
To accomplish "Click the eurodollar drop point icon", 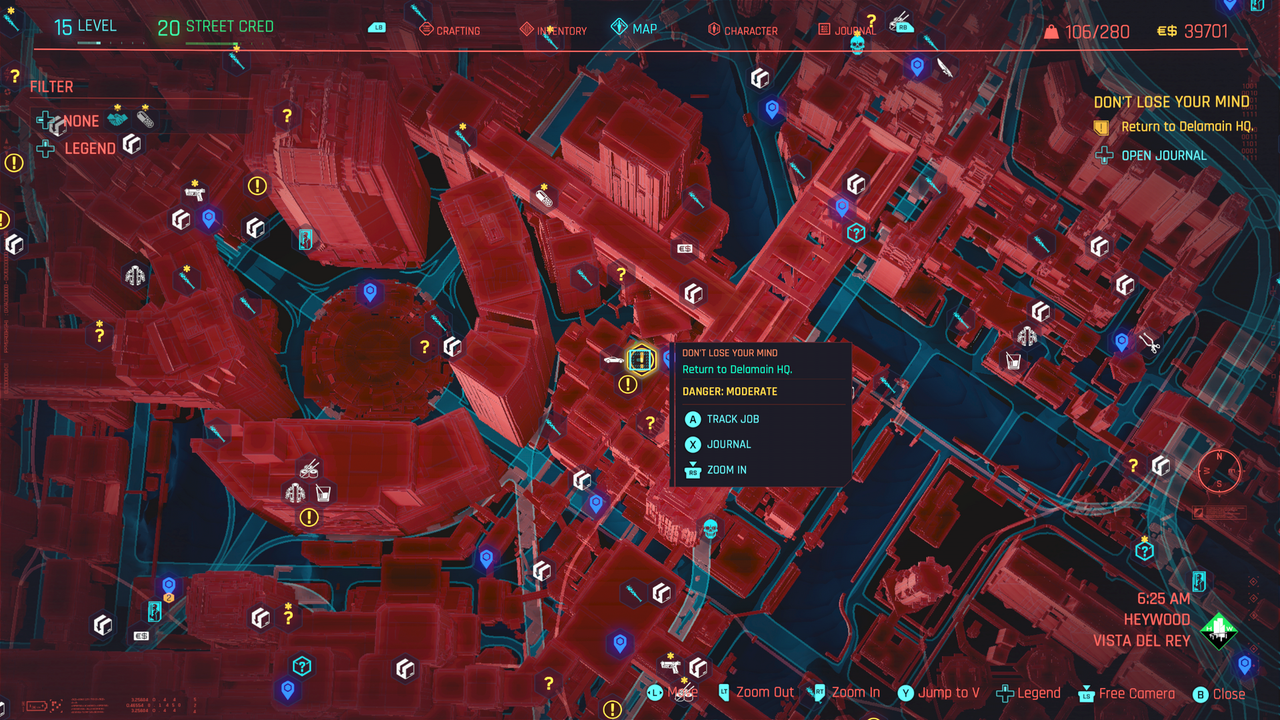I will tap(685, 246).
